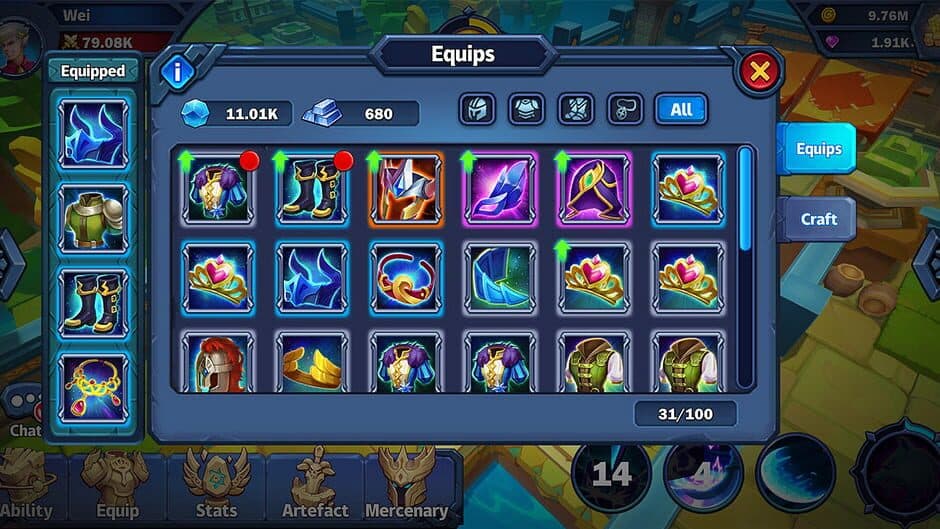Screen dimensions: 940x529
Task: Select the purple hood with gold trim
Action: tap(593, 188)
